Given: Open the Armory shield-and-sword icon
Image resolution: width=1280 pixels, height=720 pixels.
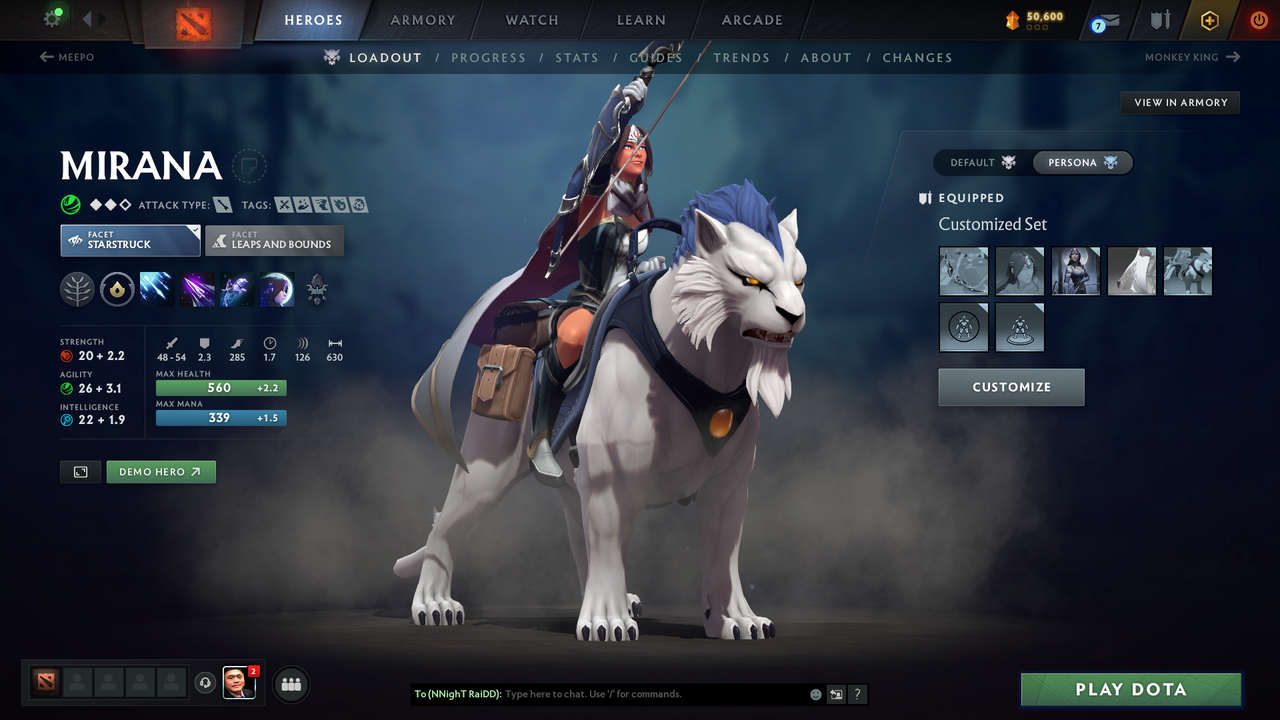Looking at the screenshot, I should tap(1160, 19).
